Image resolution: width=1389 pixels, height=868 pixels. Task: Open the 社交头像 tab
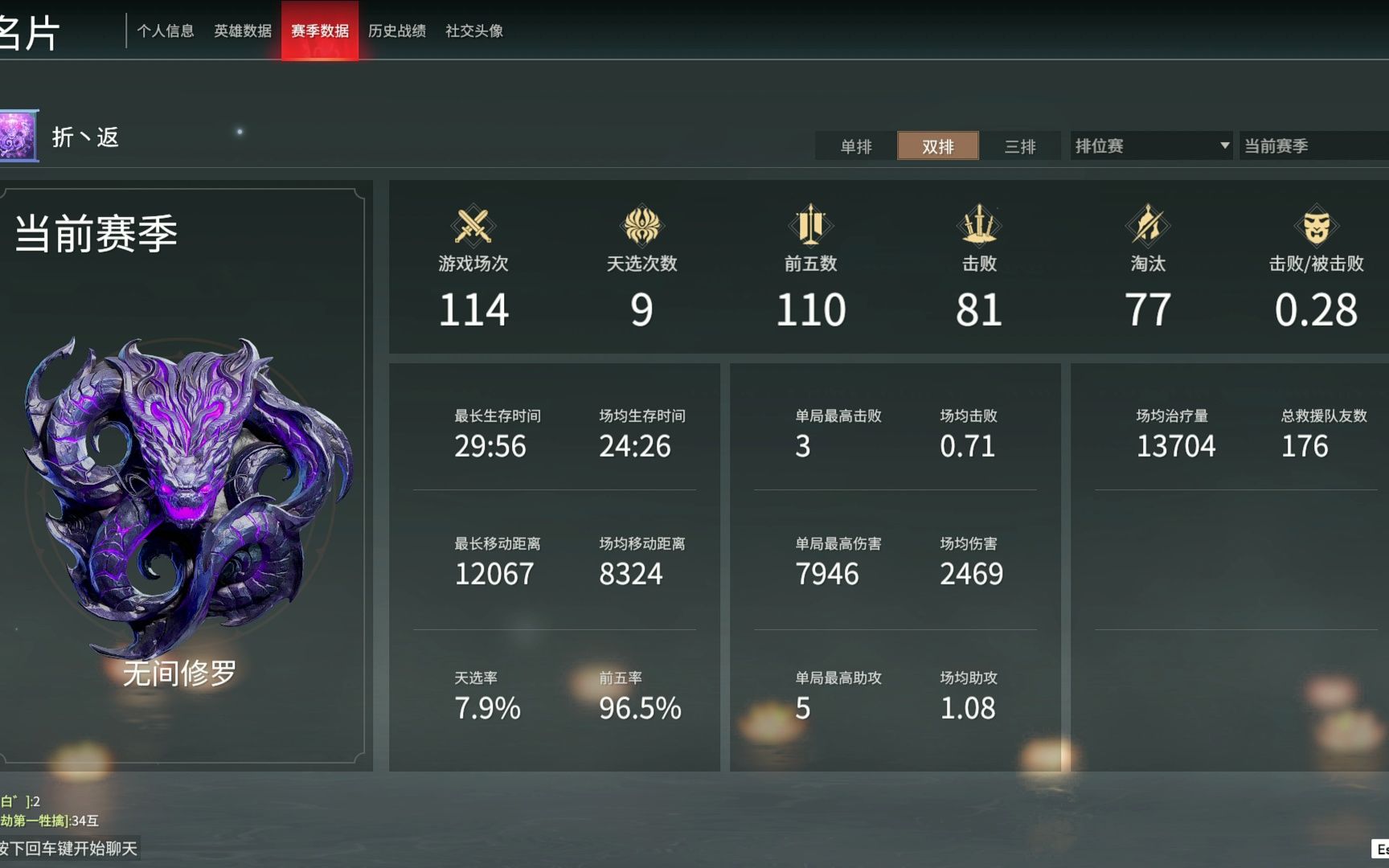(x=474, y=31)
